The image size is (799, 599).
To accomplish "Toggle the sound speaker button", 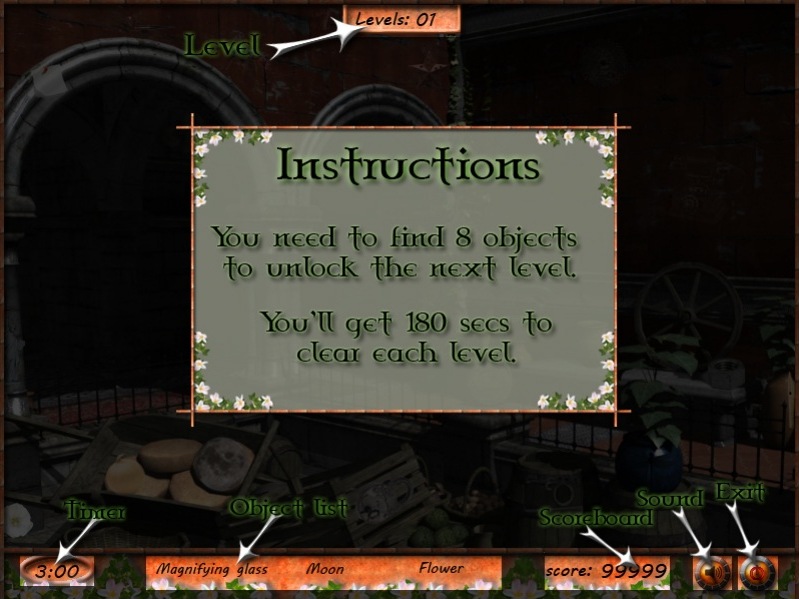I will tap(712, 571).
